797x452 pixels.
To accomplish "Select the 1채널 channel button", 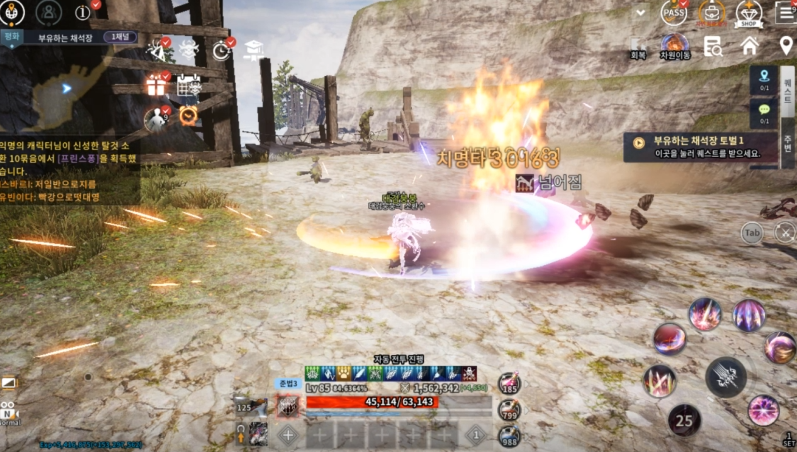I will [122, 37].
